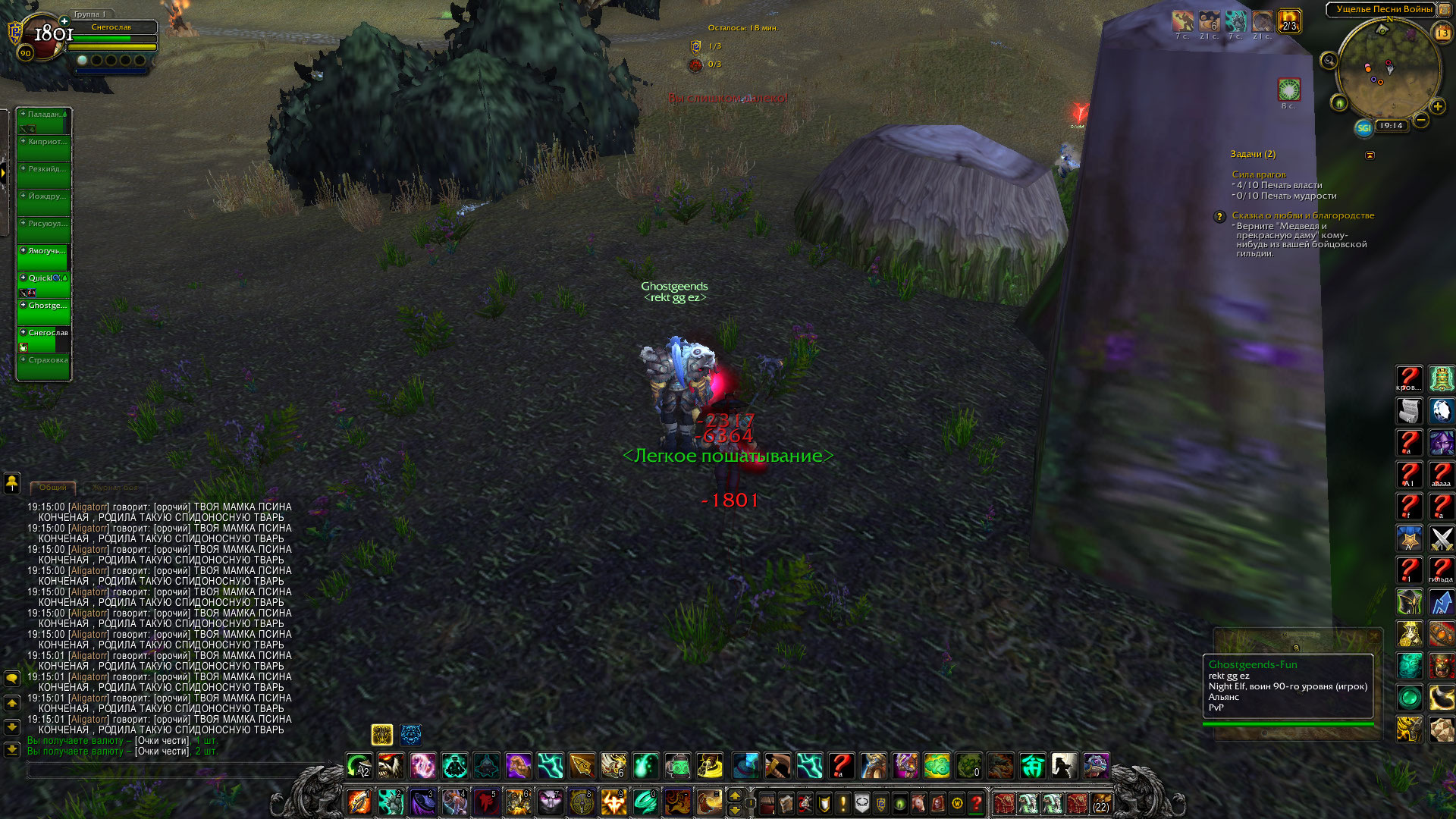Image resolution: width=1456 pixels, height=819 pixels.
Task: Click the minimap tracking magnifier button
Action: click(1329, 61)
